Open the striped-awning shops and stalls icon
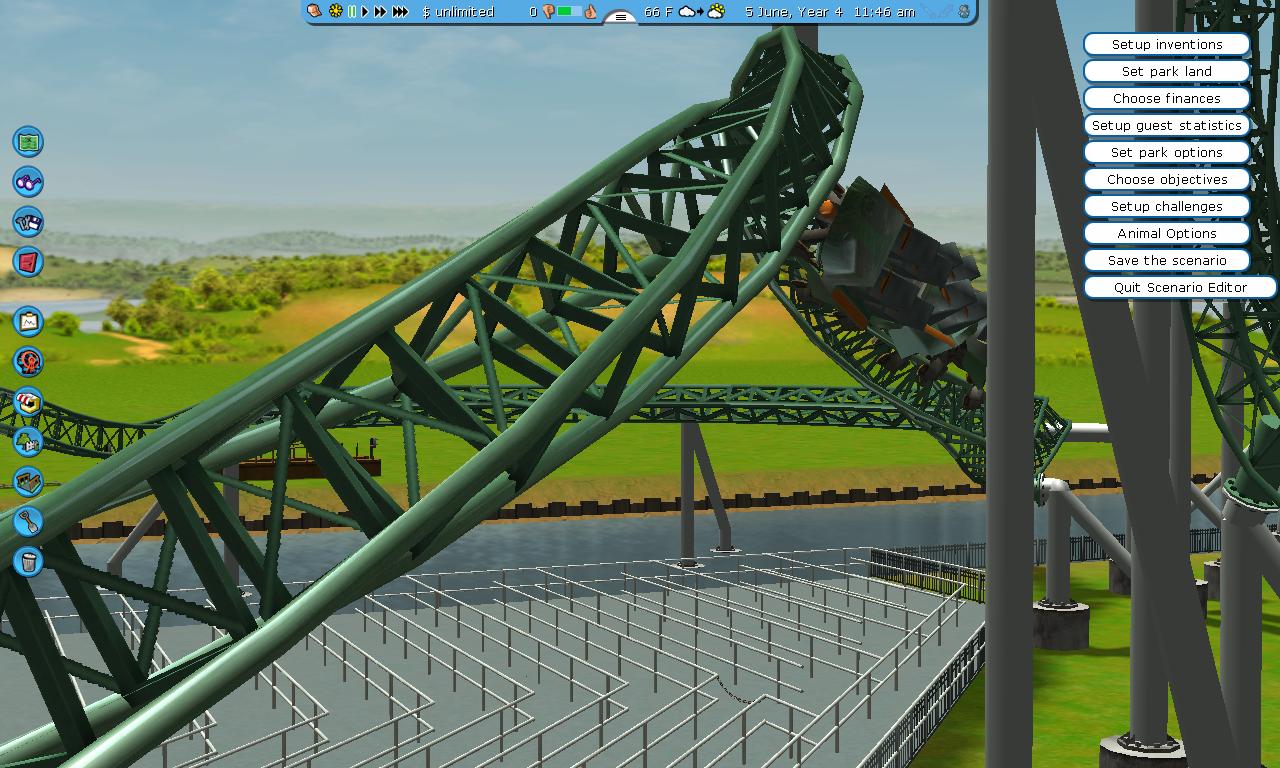1280x768 pixels. (x=28, y=402)
